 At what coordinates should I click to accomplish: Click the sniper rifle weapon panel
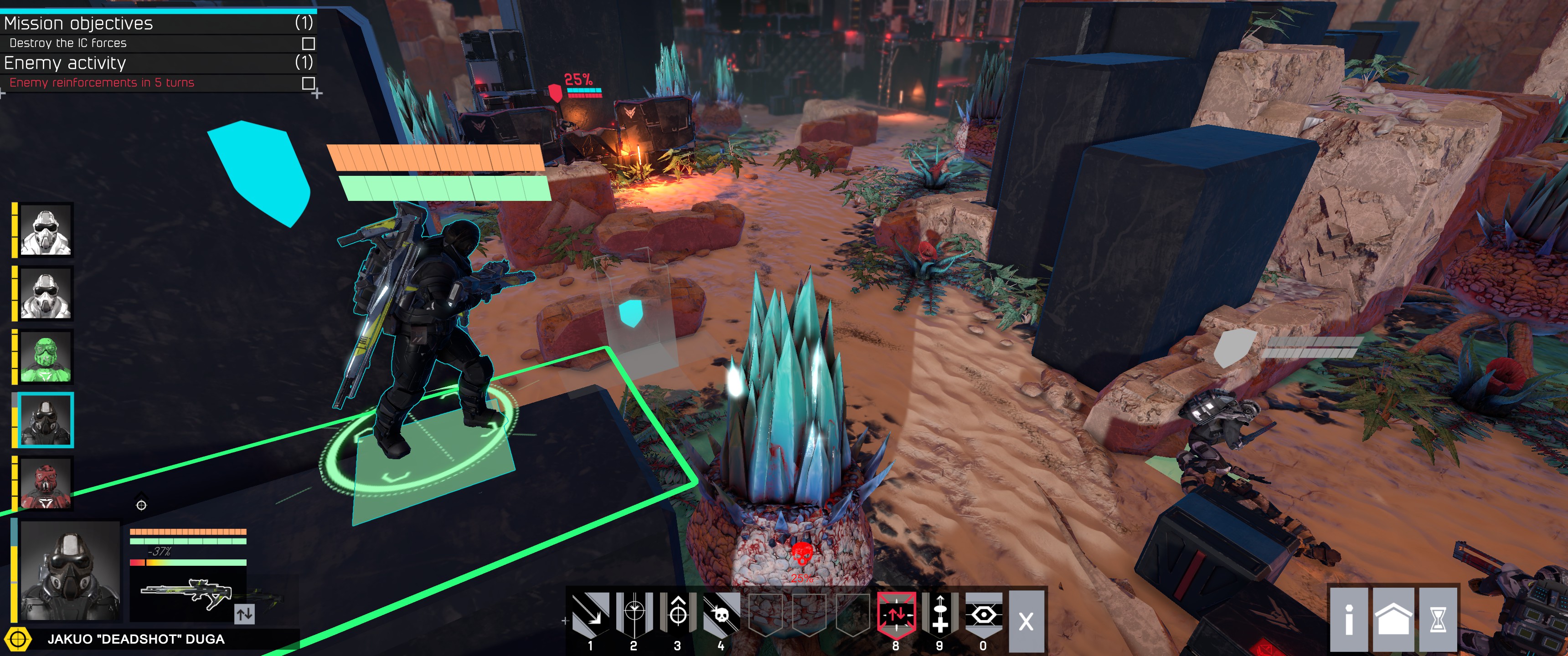(186, 593)
